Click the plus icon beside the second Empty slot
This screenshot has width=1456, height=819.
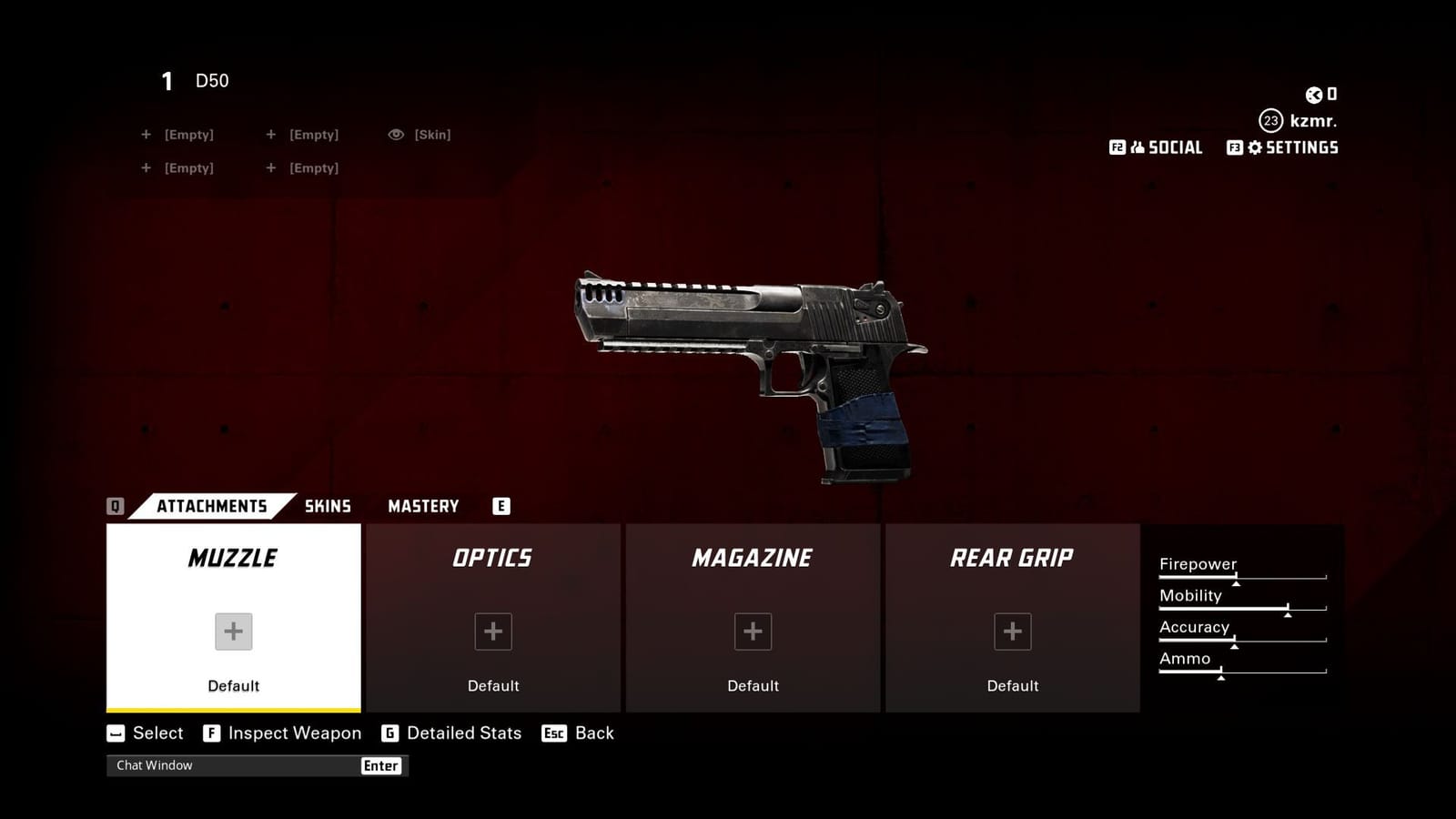tap(270, 134)
